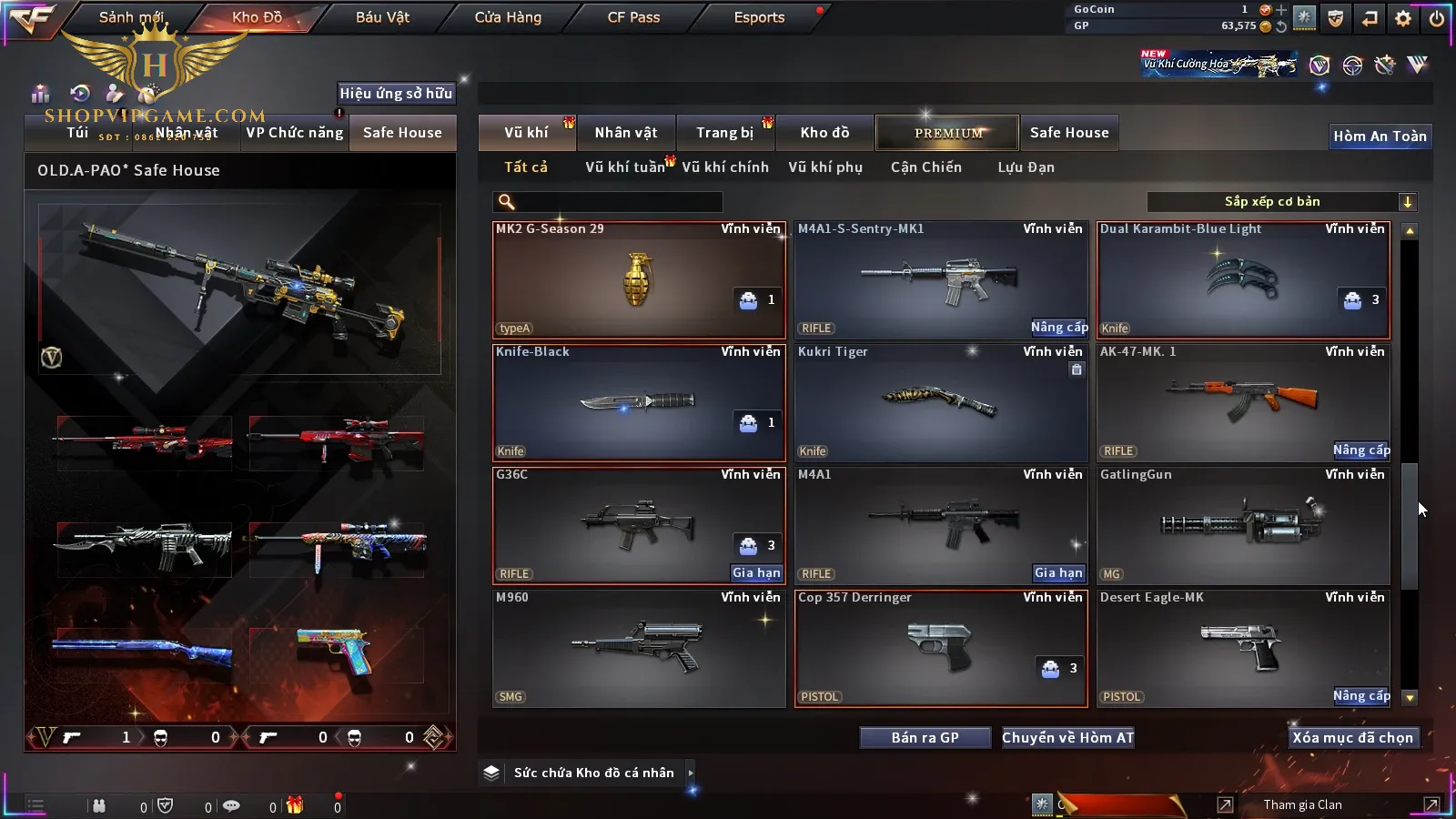The image size is (1456, 819).
Task: Open the Sắp xếp cơ bản dropdown
Action: pos(1281,202)
